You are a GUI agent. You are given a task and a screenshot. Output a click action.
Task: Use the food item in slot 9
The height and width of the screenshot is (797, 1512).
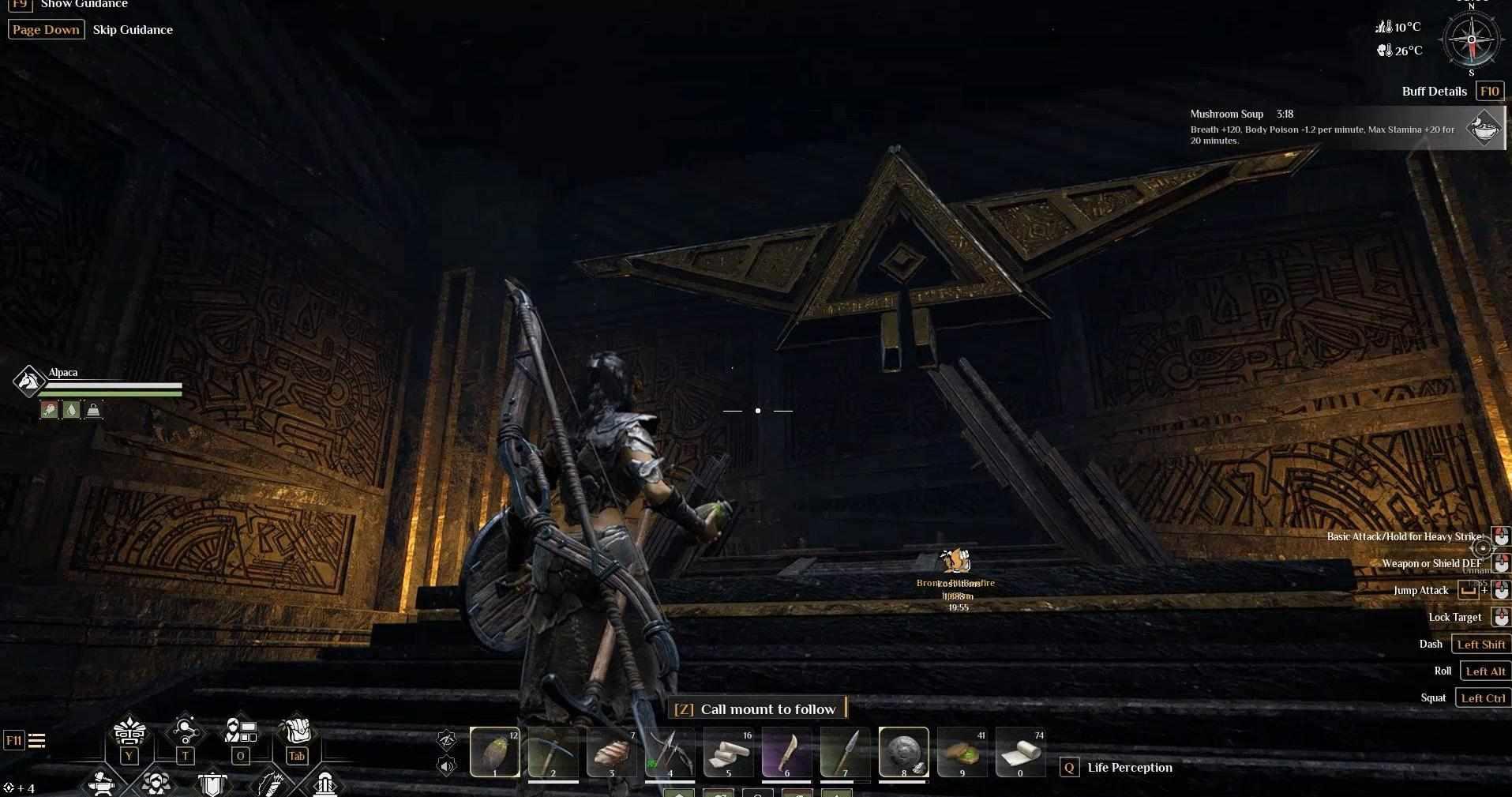(x=962, y=752)
